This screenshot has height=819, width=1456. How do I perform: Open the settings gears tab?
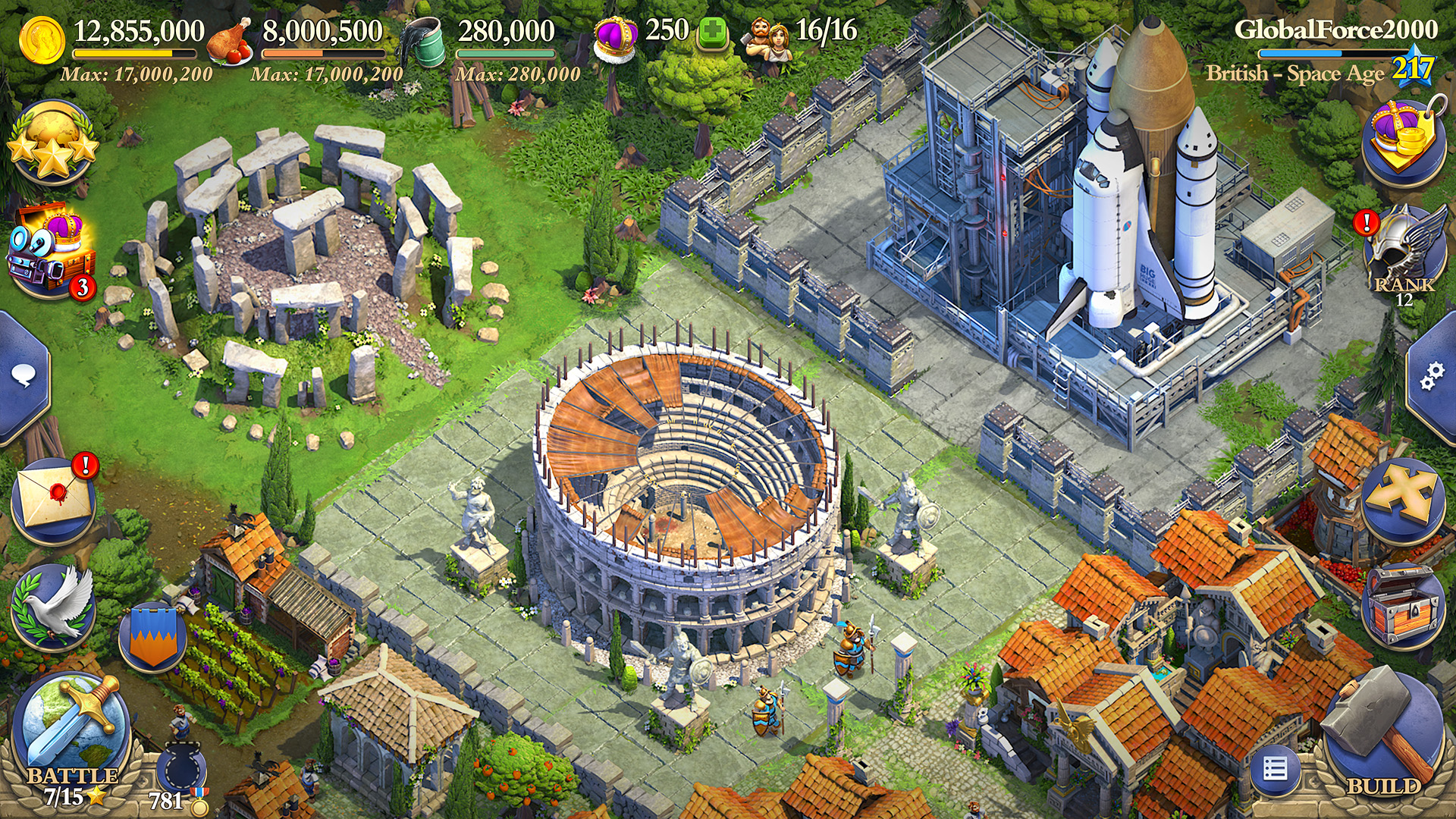click(1432, 376)
